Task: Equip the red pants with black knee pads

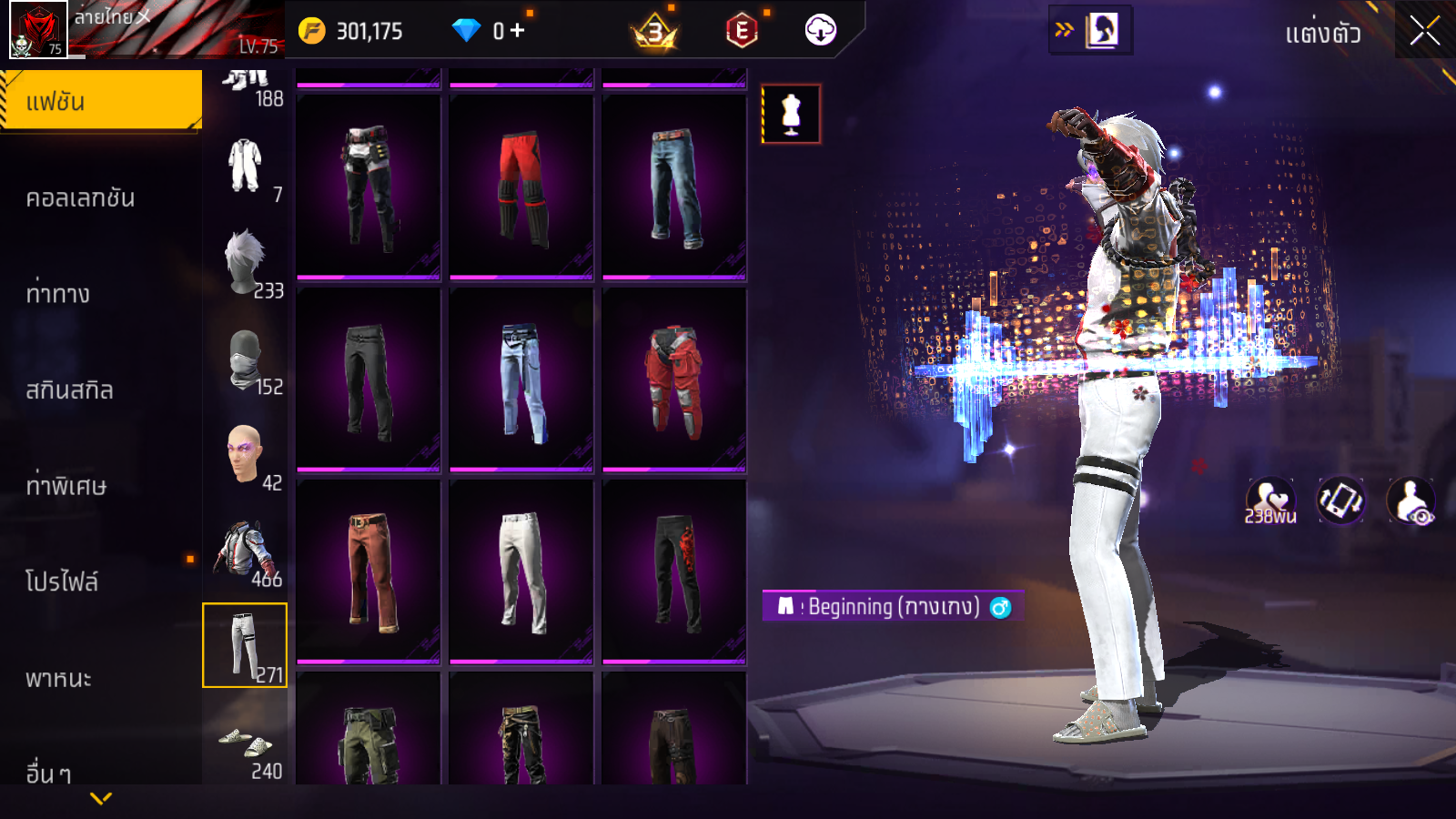Action: click(x=521, y=188)
